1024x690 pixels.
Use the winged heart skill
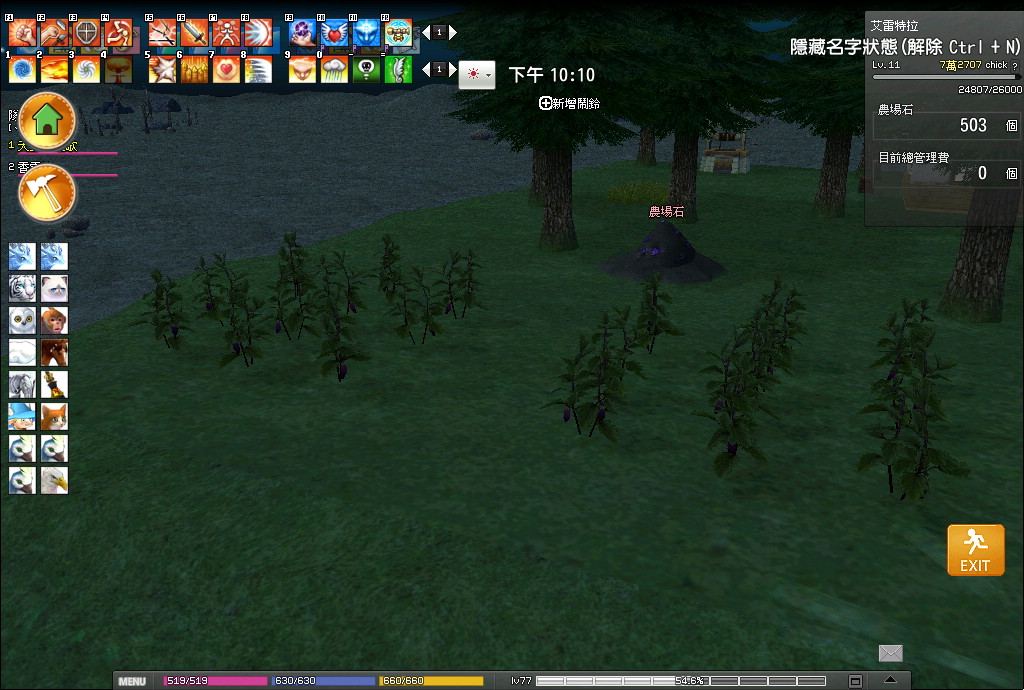point(334,33)
